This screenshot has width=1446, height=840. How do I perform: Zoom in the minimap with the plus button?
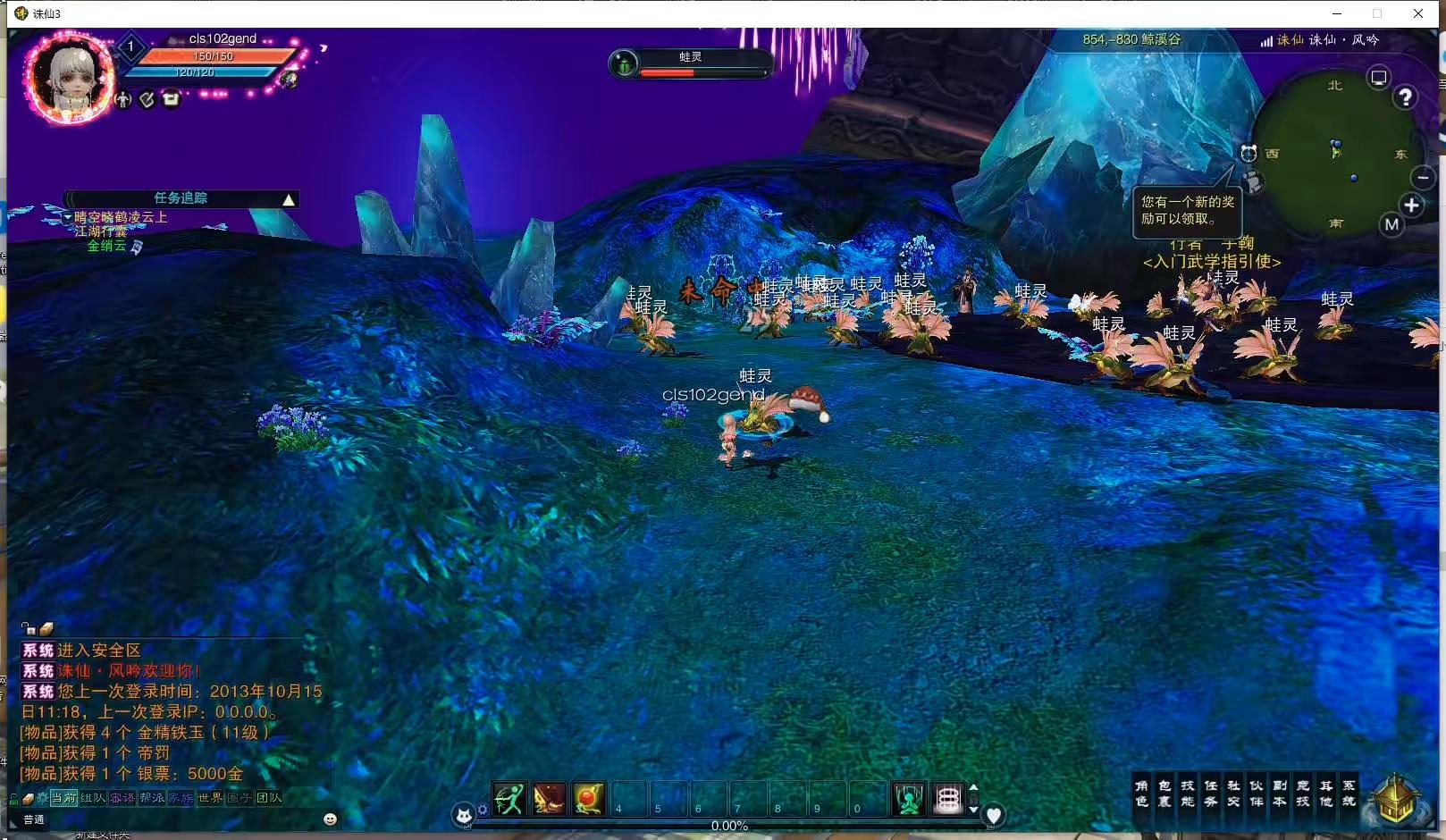[x=1412, y=206]
